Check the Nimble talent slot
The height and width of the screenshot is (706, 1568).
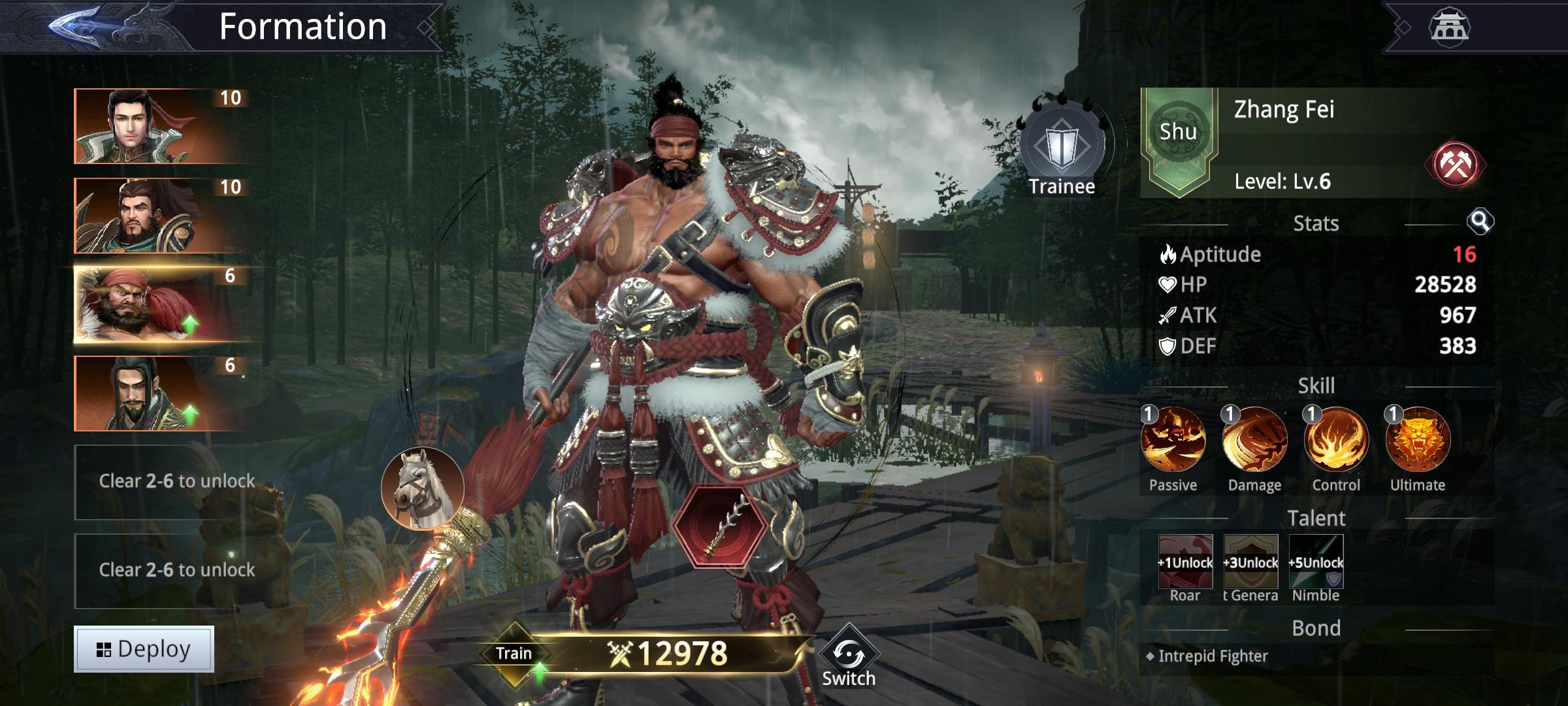coord(1316,562)
